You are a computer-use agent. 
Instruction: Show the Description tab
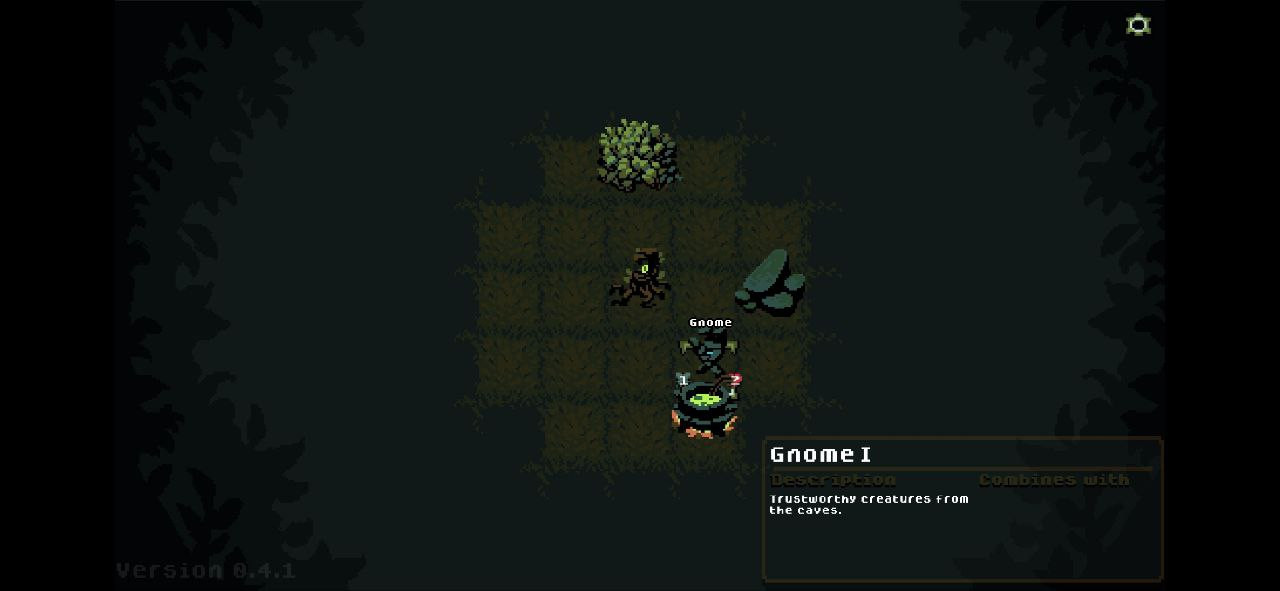coord(833,480)
